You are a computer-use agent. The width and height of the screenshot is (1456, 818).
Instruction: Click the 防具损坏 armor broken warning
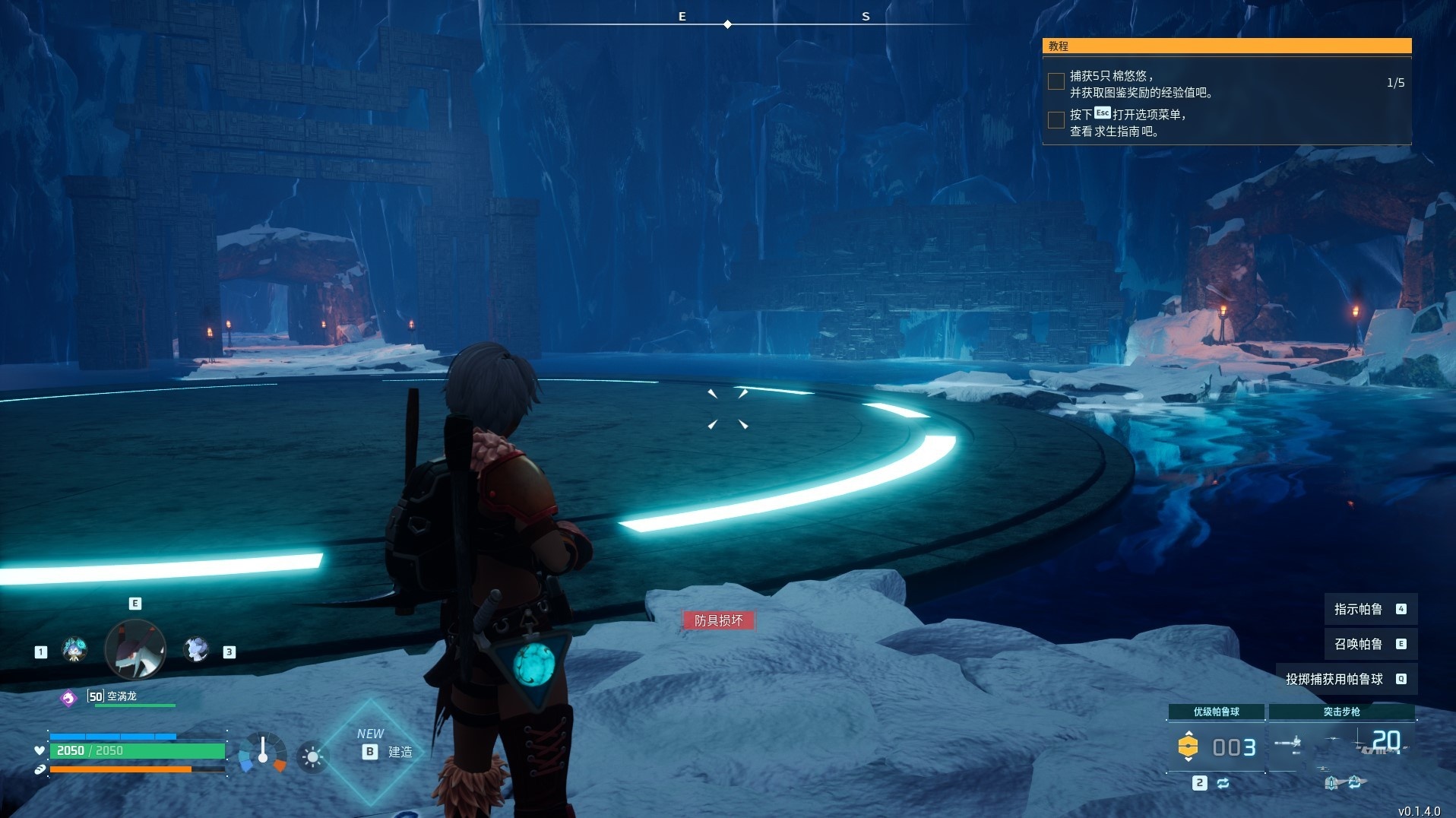tap(718, 620)
